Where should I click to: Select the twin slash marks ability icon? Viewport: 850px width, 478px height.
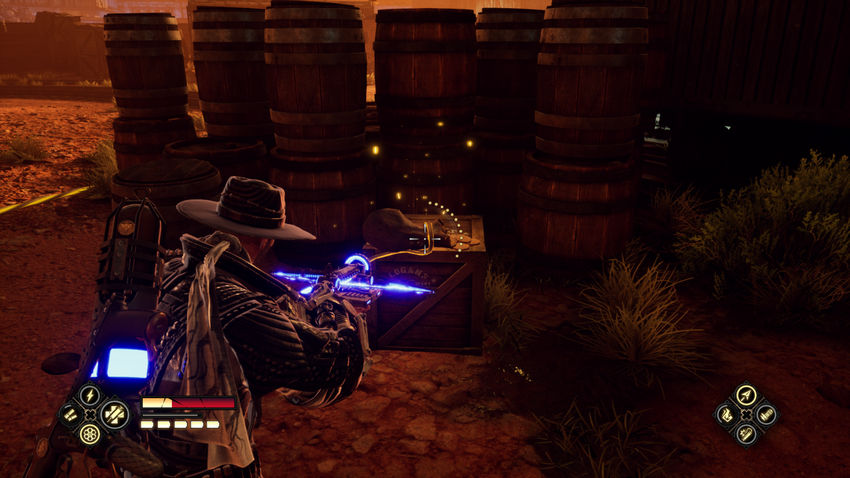(x=69, y=413)
